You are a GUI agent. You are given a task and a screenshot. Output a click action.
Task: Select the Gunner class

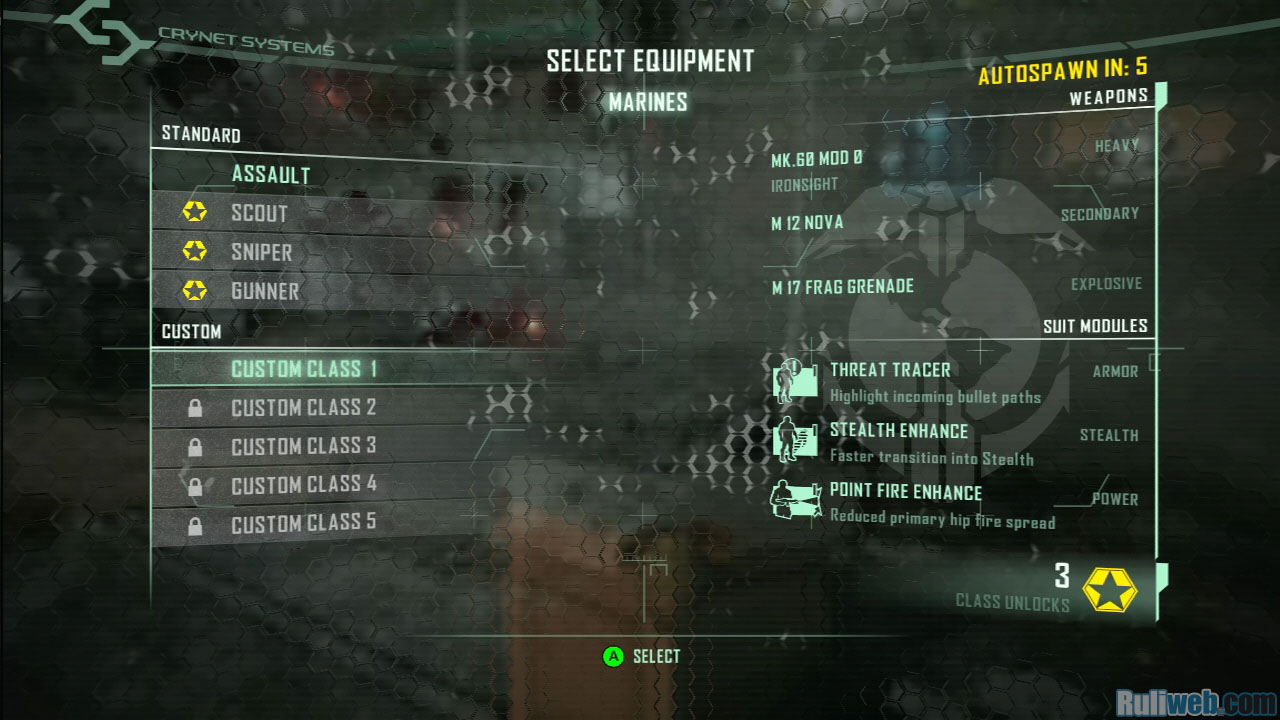(x=265, y=292)
